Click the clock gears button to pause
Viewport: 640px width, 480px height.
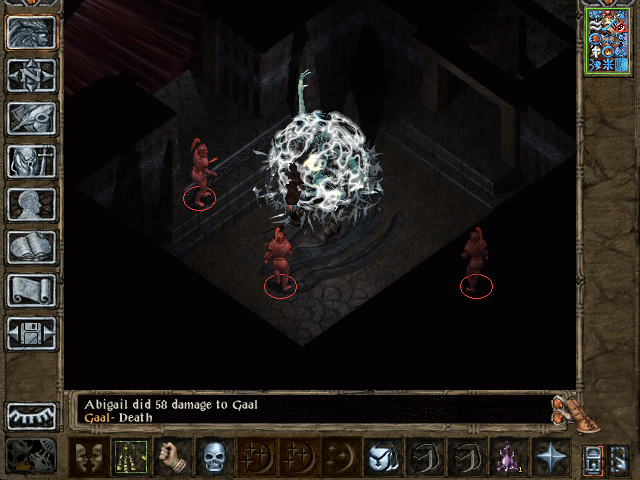point(32,456)
